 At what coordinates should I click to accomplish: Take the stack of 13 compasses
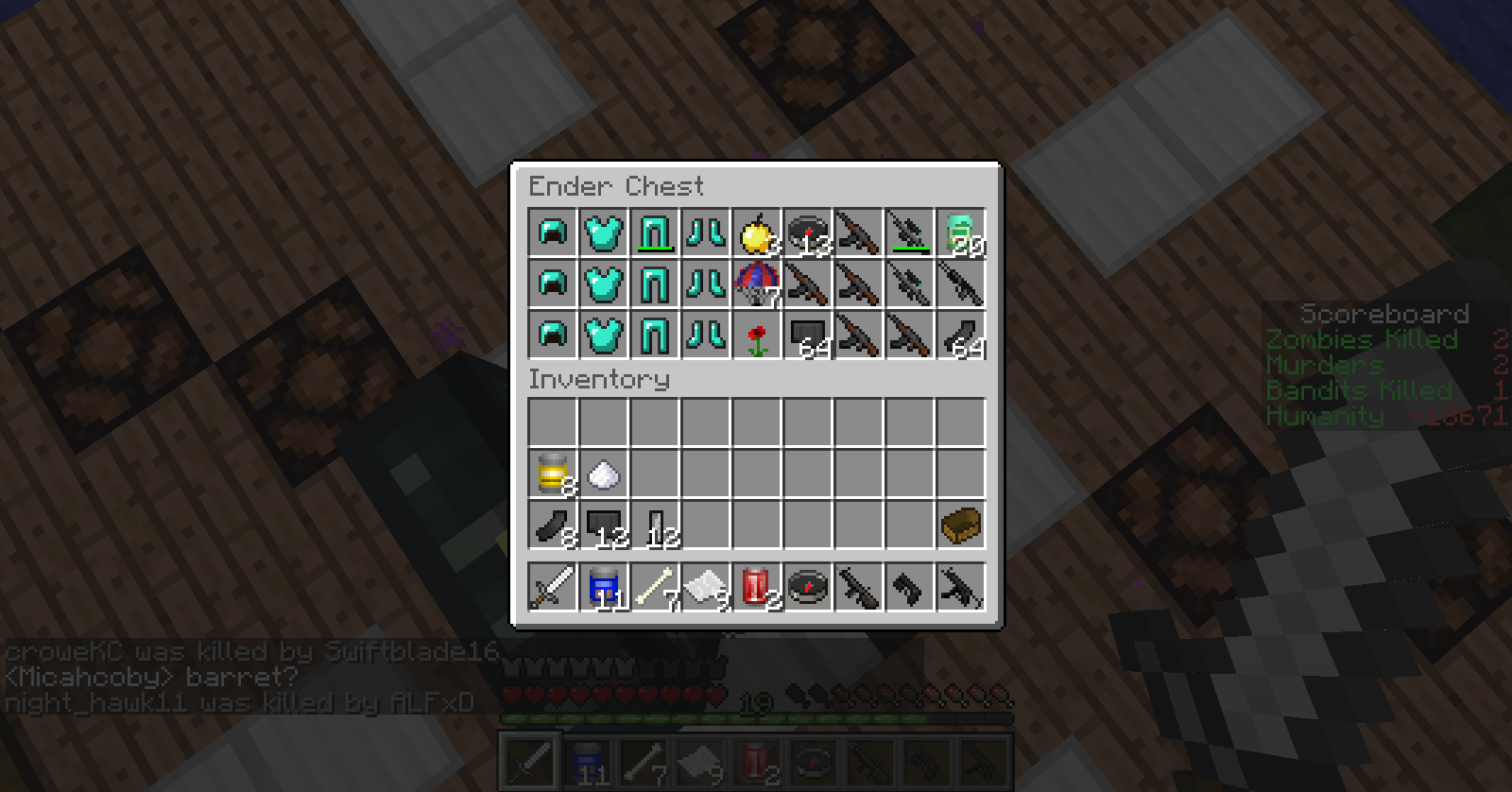point(807,233)
